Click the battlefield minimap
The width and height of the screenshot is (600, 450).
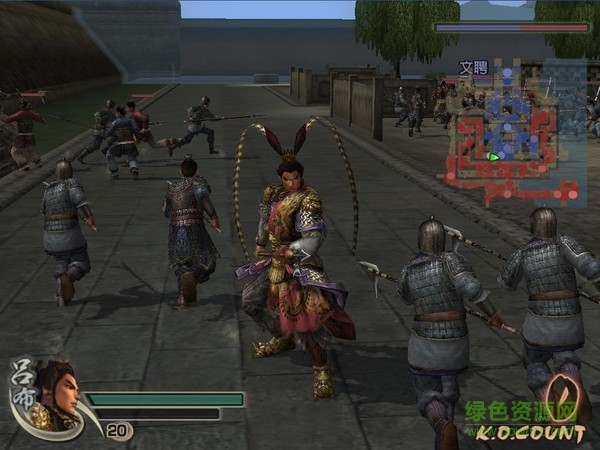[516, 130]
